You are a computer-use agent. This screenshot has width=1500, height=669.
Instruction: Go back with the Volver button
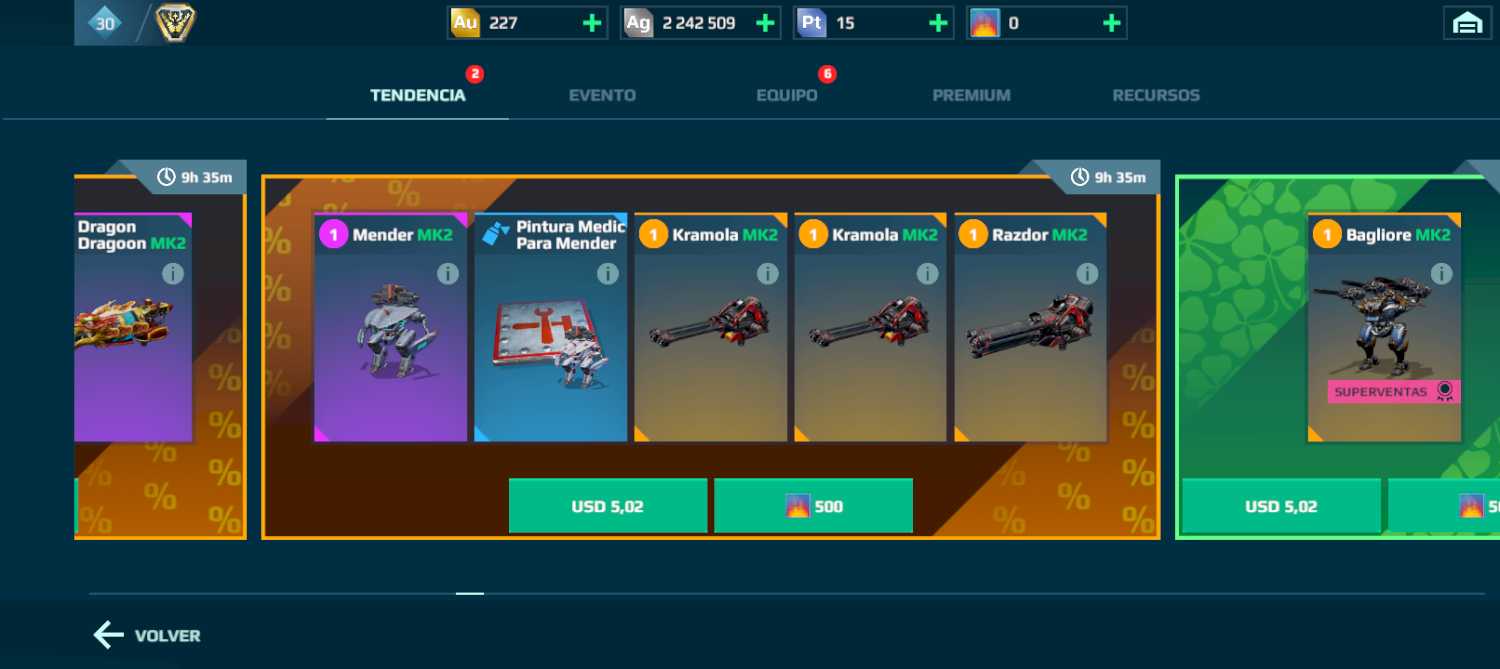[147, 636]
